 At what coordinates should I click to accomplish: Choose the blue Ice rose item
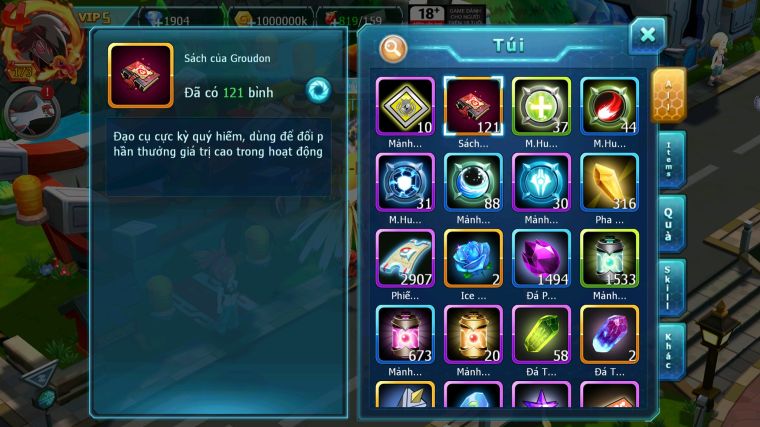click(x=473, y=257)
